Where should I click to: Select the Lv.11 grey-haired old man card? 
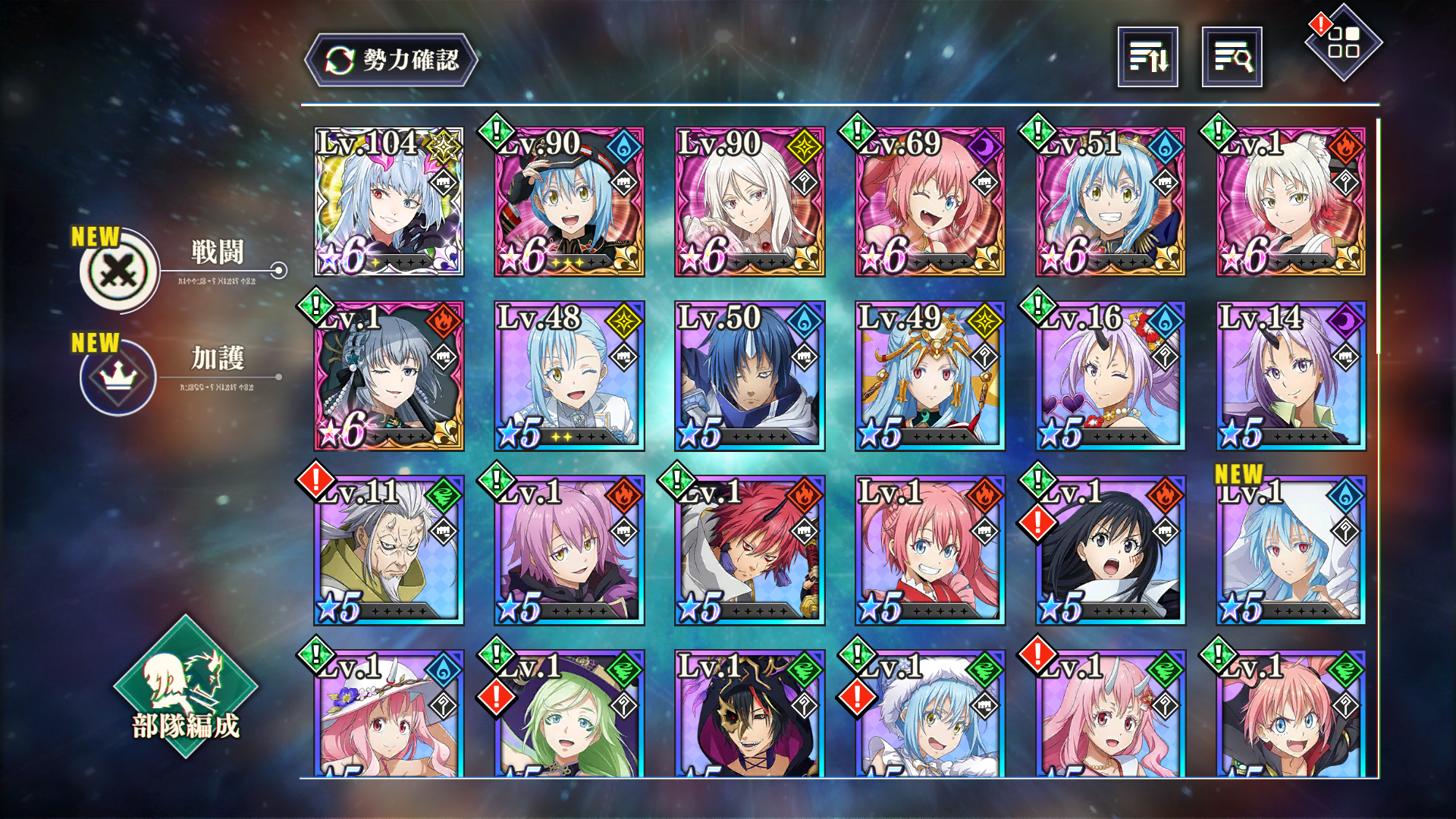click(389, 551)
